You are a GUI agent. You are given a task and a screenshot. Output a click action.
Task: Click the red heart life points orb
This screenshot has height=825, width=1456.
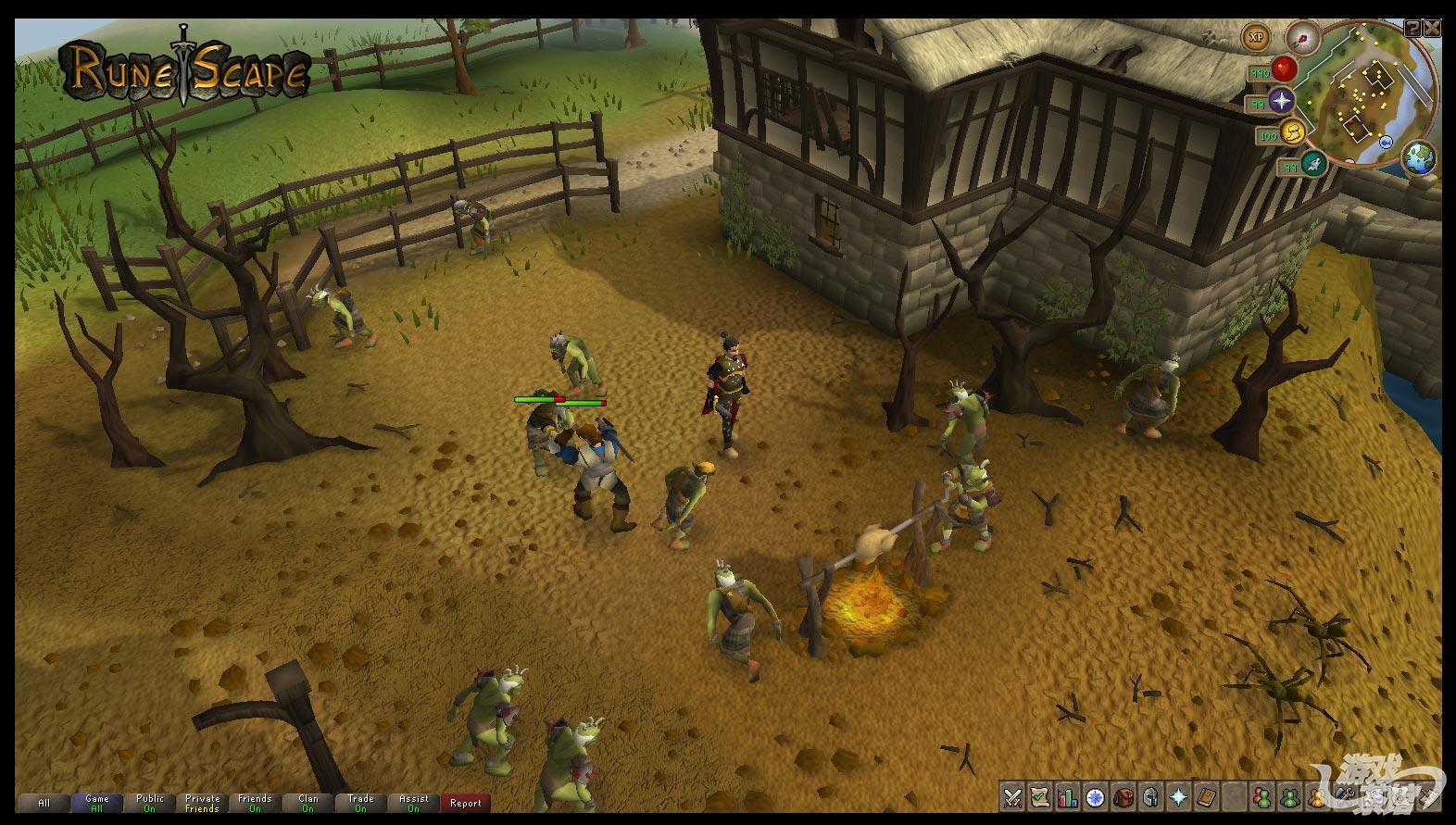coord(1283,69)
